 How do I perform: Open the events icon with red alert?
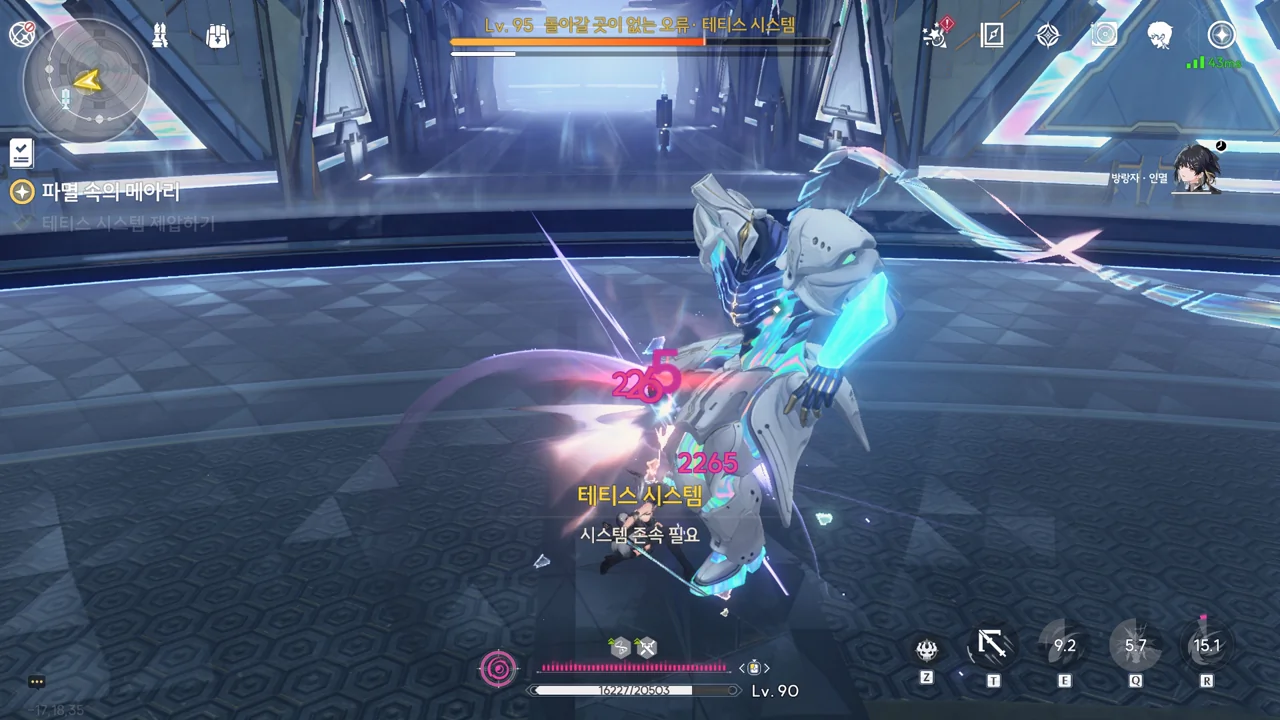click(937, 35)
